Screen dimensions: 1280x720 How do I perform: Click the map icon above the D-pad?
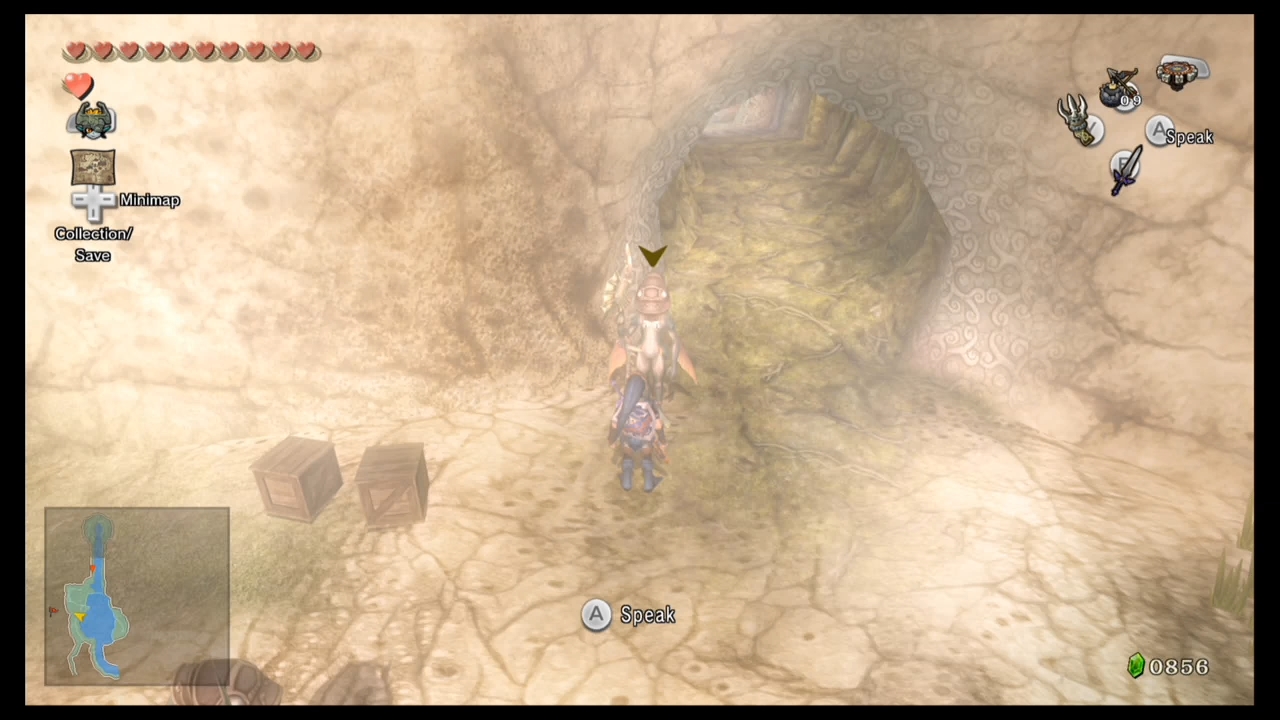click(x=92, y=166)
